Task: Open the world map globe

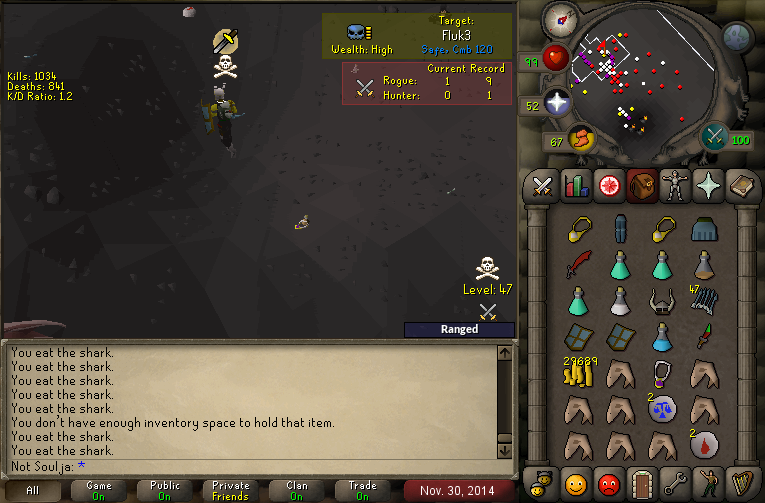Action: [x=737, y=38]
